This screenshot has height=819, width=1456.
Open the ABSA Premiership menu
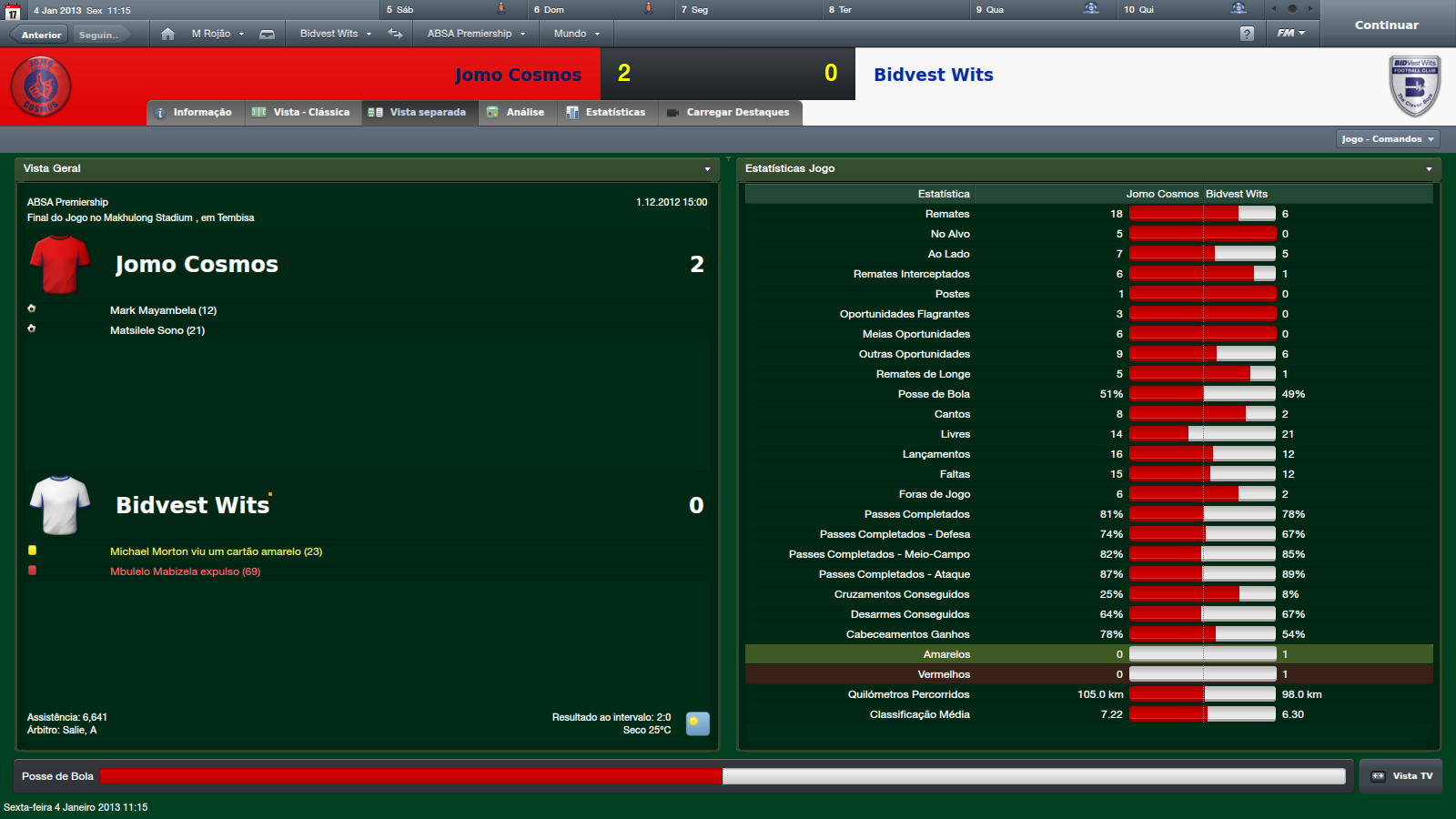click(x=476, y=34)
